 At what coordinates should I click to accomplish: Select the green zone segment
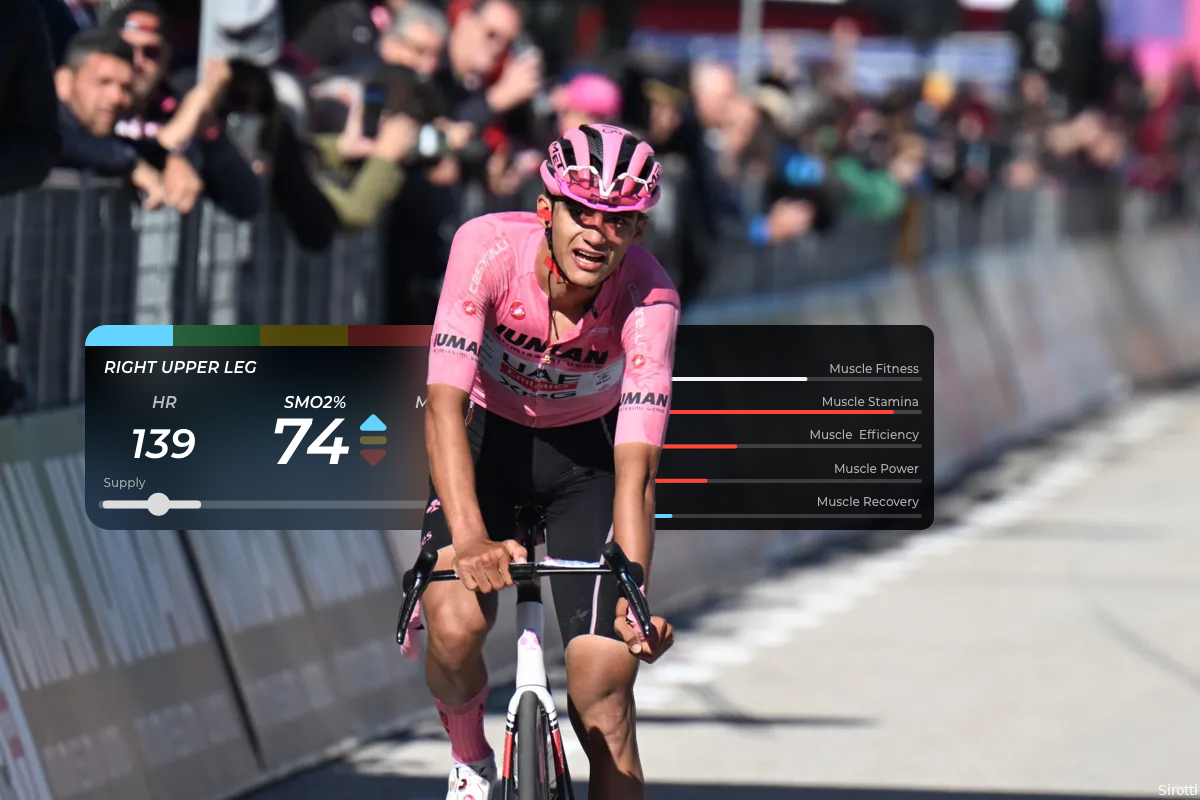[x=216, y=336]
